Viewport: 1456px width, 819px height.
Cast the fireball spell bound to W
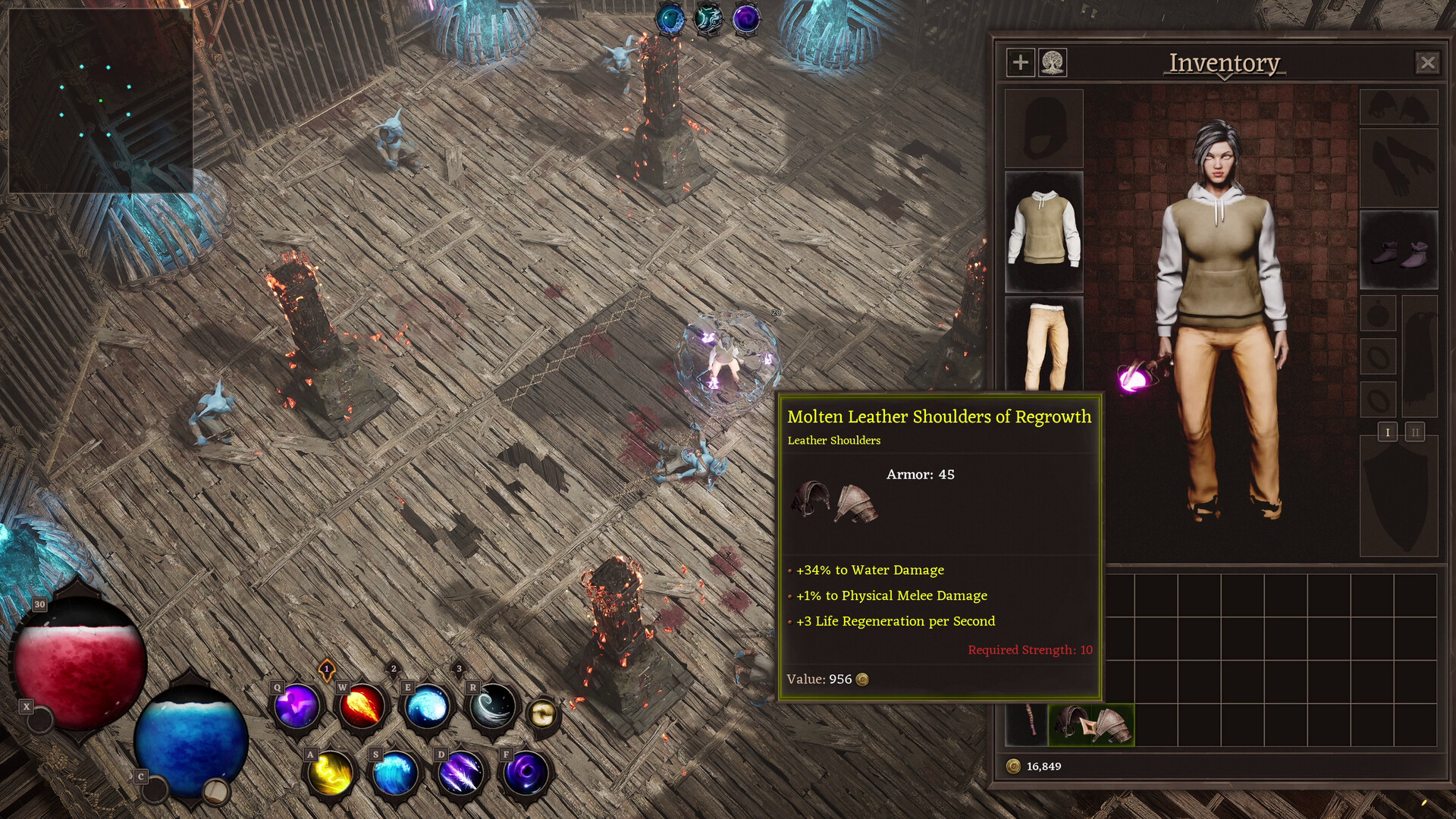tap(362, 707)
